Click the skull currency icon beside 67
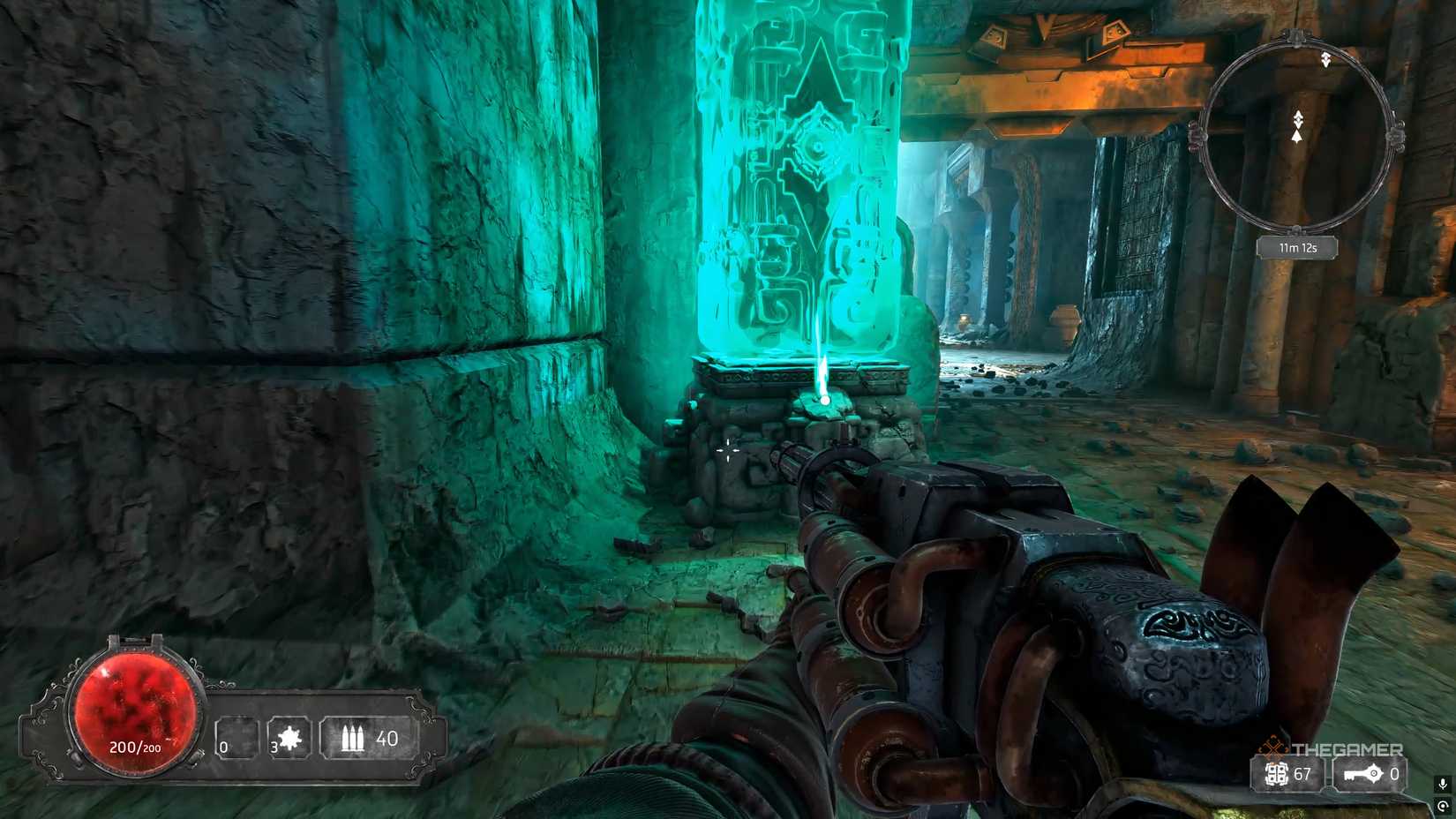 pos(1276,775)
